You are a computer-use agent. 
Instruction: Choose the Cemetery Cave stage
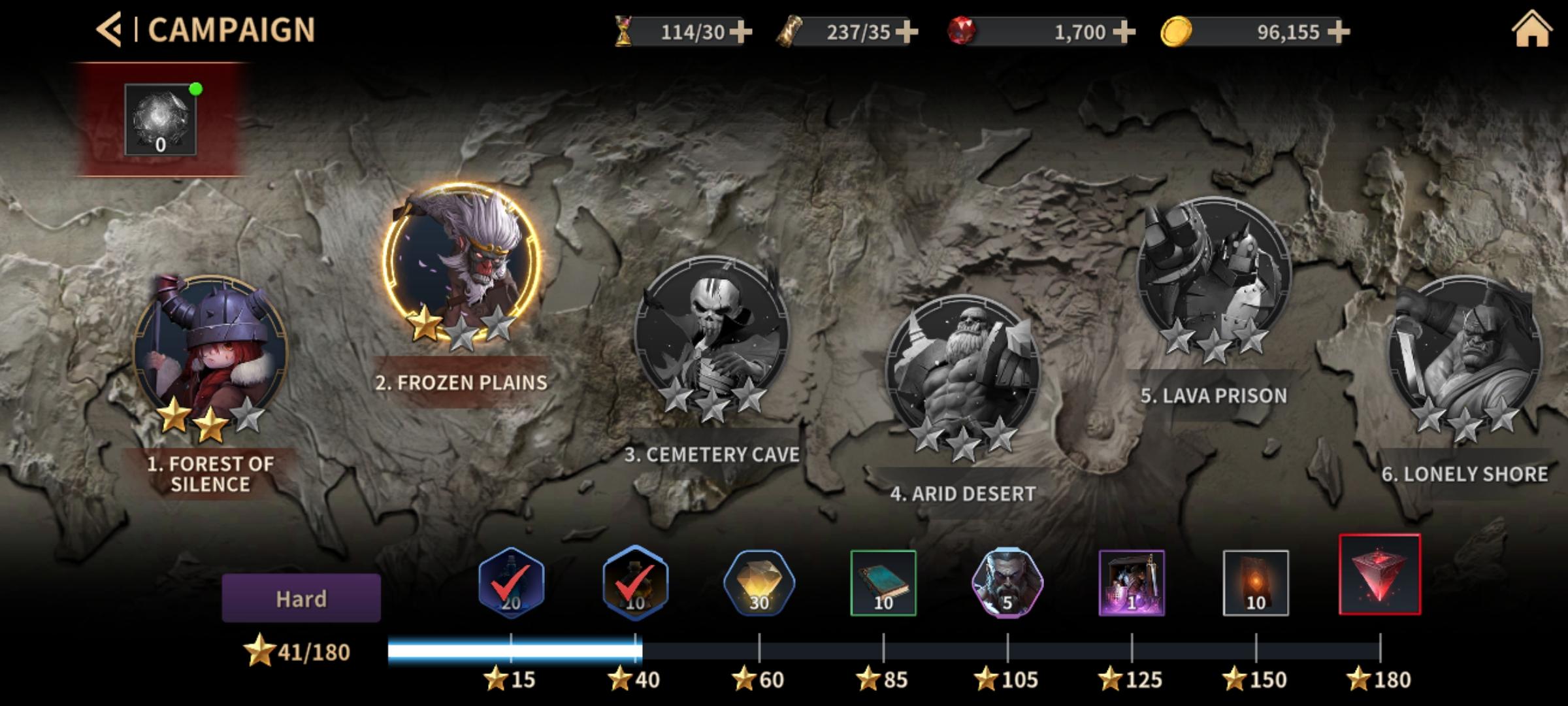coord(712,333)
